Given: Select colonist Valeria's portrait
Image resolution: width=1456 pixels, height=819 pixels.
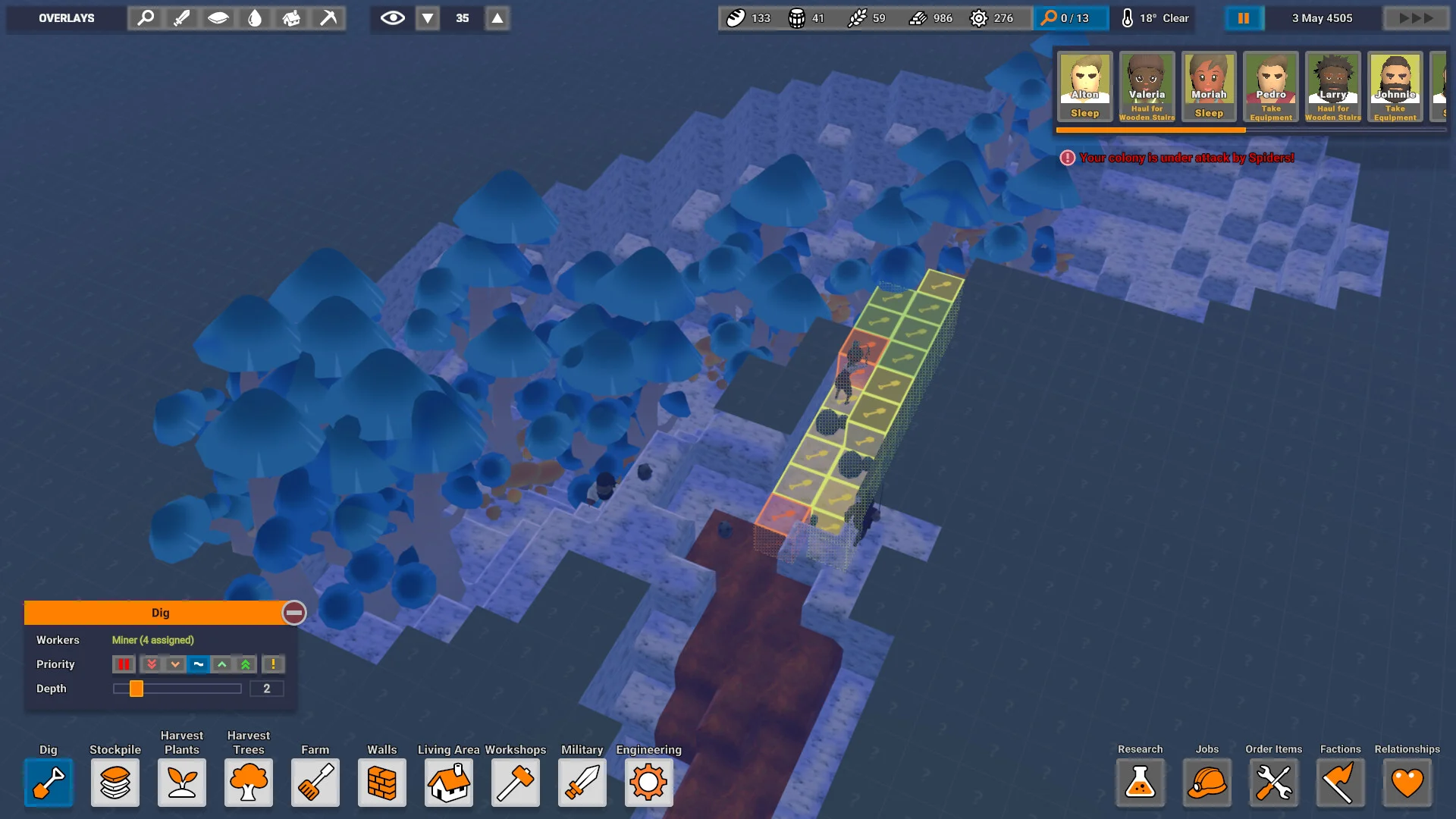Looking at the screenshot, I should pos(1147,86).
